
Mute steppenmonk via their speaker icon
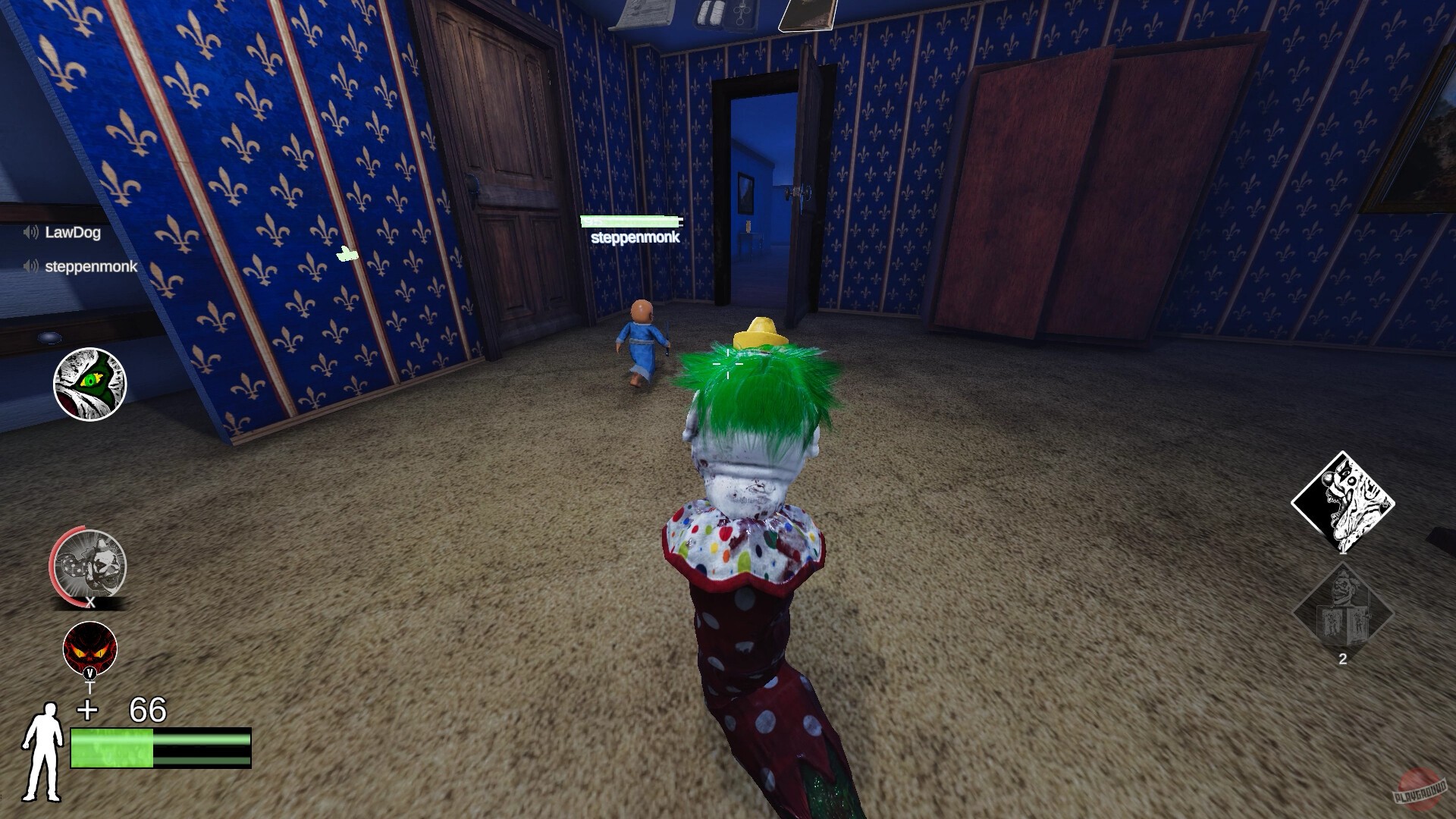[30, 267]
